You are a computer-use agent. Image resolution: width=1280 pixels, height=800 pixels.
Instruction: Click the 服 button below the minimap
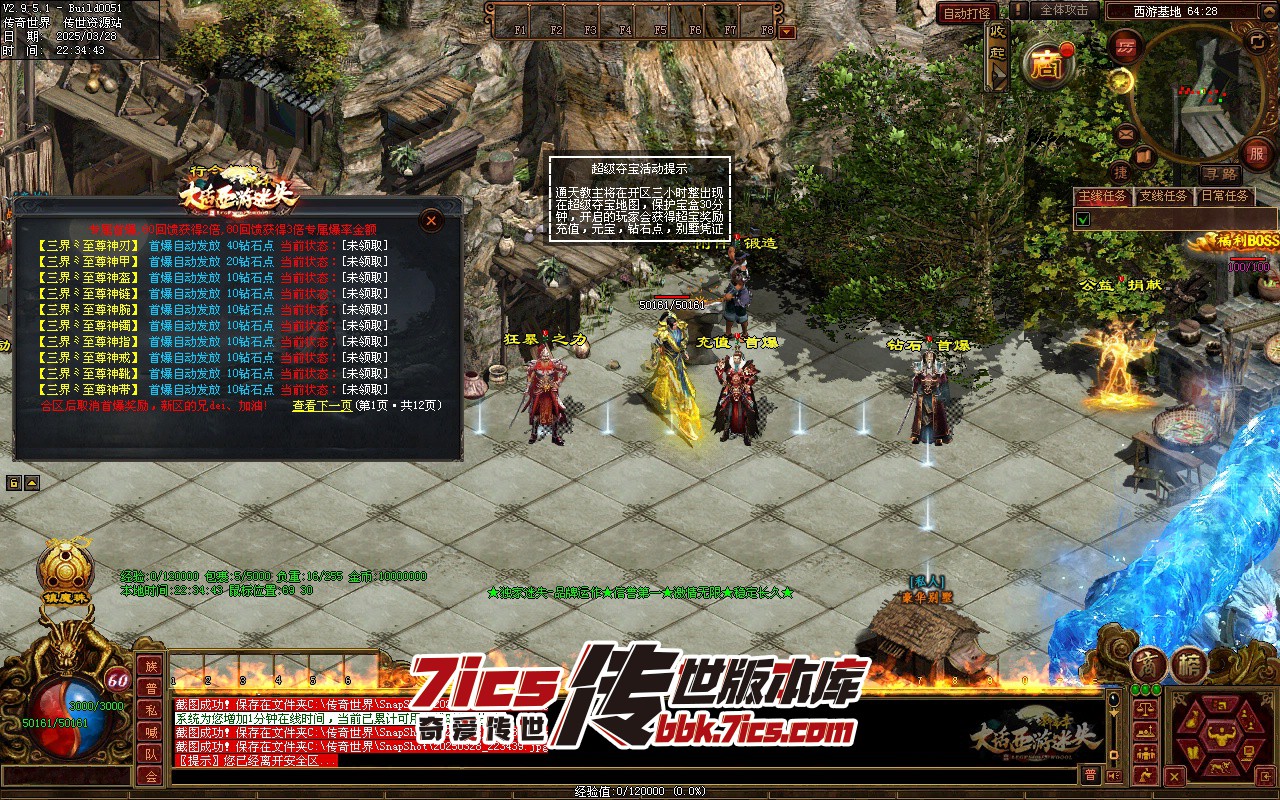(1255, 154)
